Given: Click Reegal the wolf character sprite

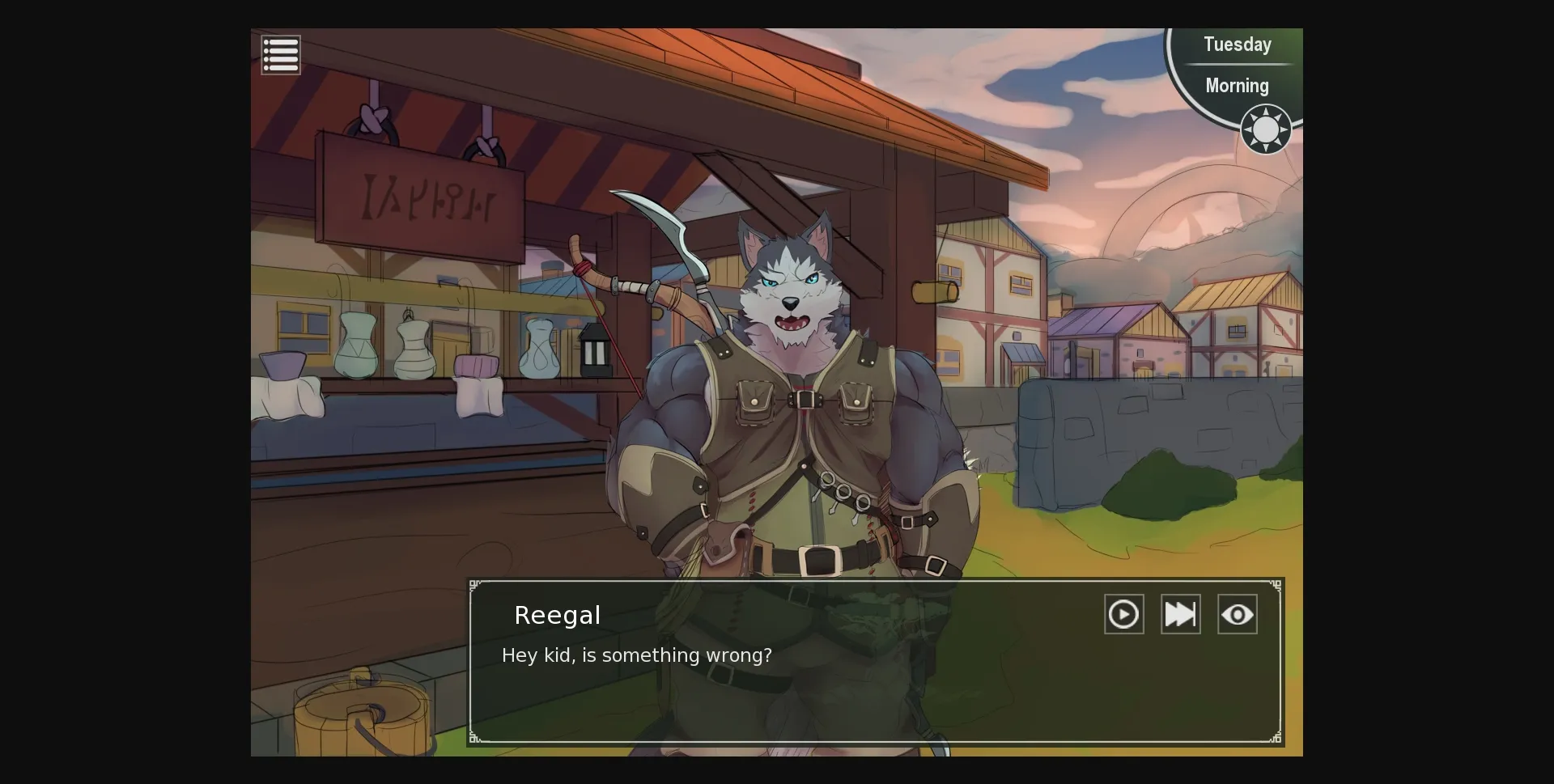Looking at the screenshot, I should pyautogui.click(x=793, y=364).
